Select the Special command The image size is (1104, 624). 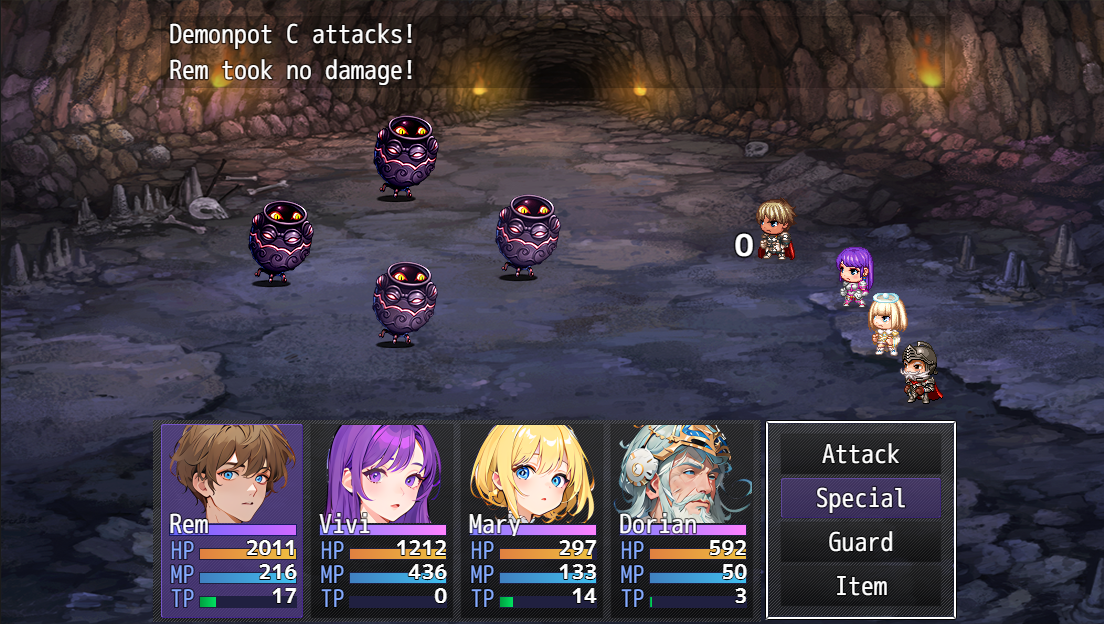860,498
